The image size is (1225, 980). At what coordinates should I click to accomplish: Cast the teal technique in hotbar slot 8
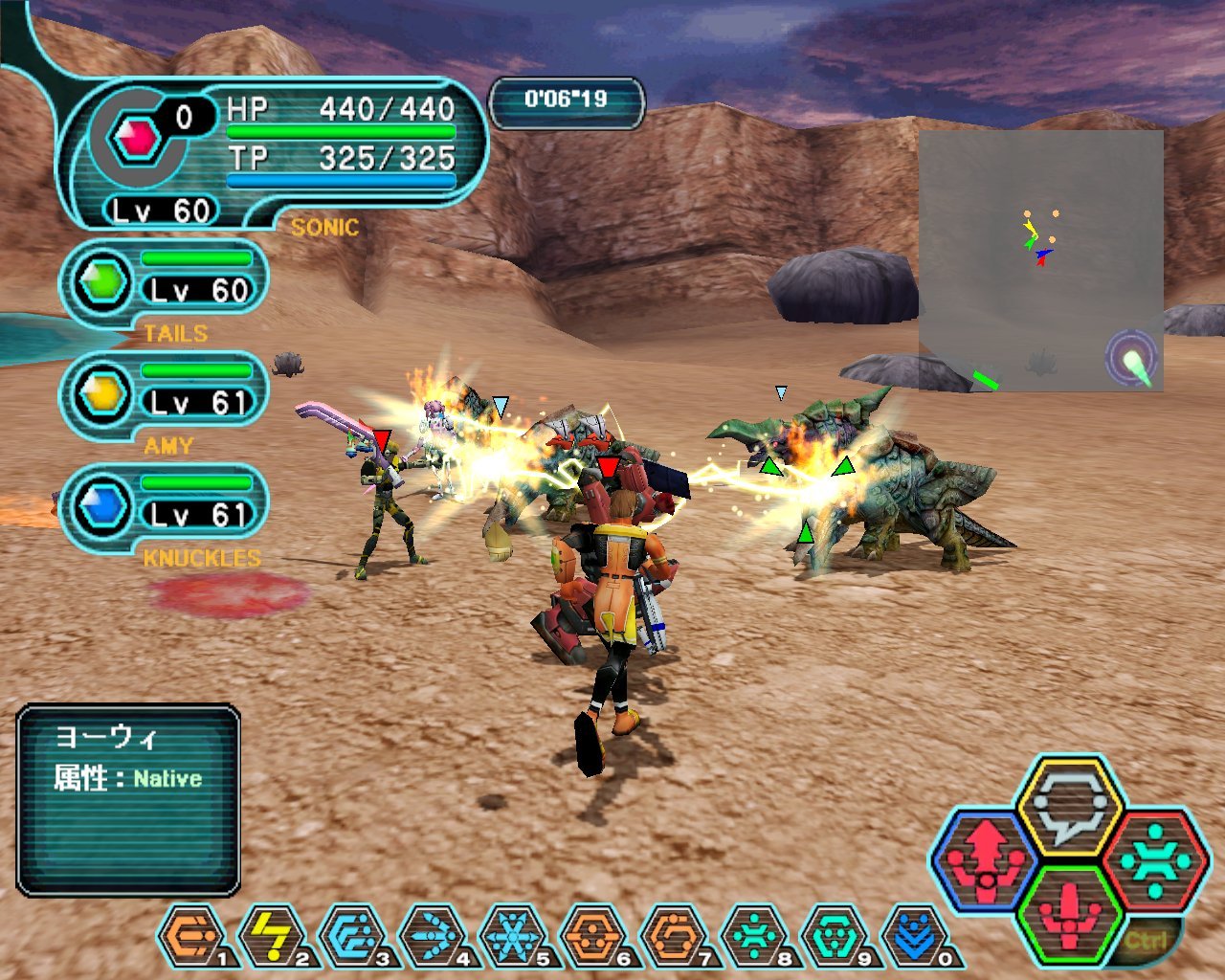753,936
